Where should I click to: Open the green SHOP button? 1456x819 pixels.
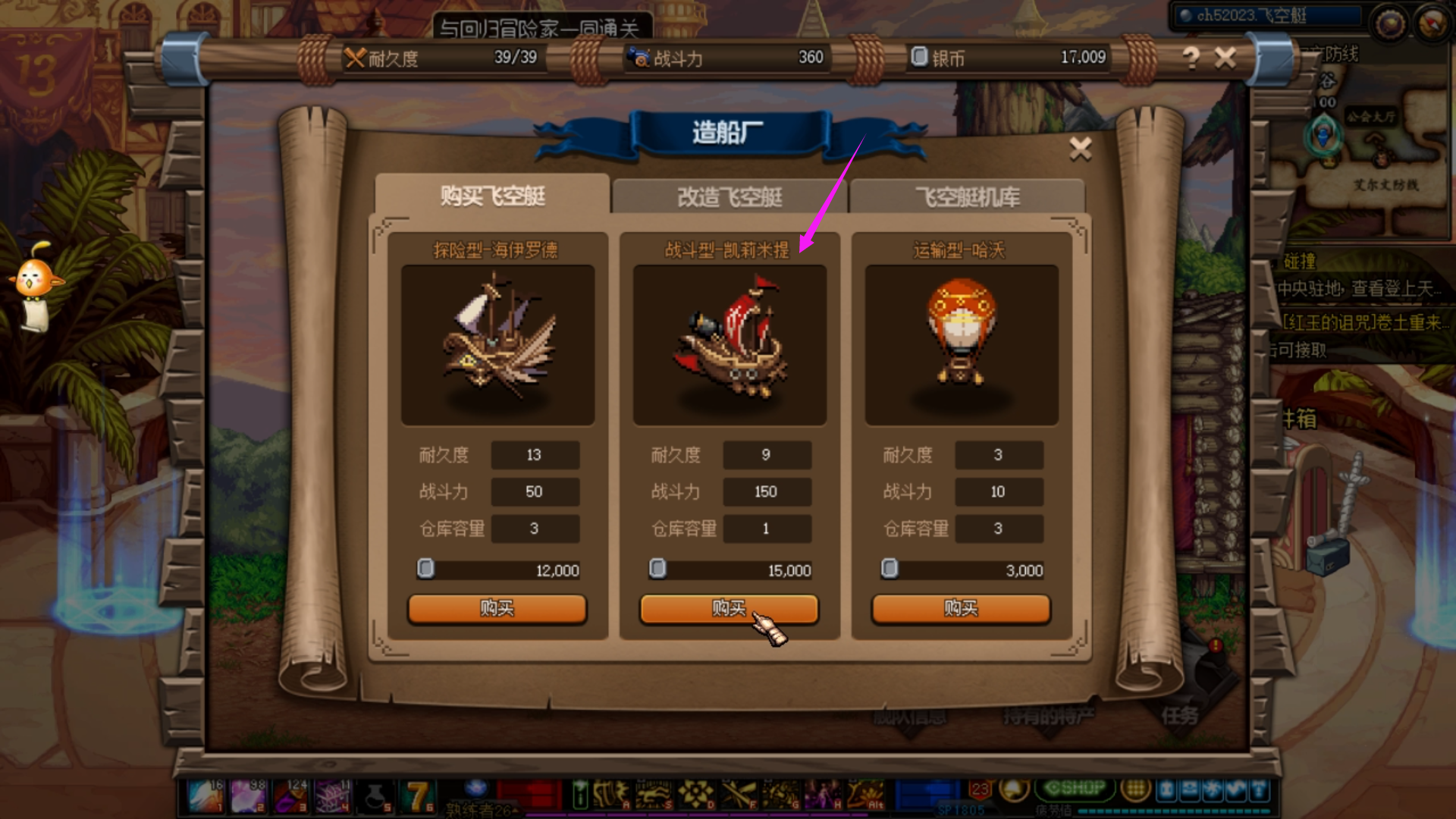(x=1075, y=789)
